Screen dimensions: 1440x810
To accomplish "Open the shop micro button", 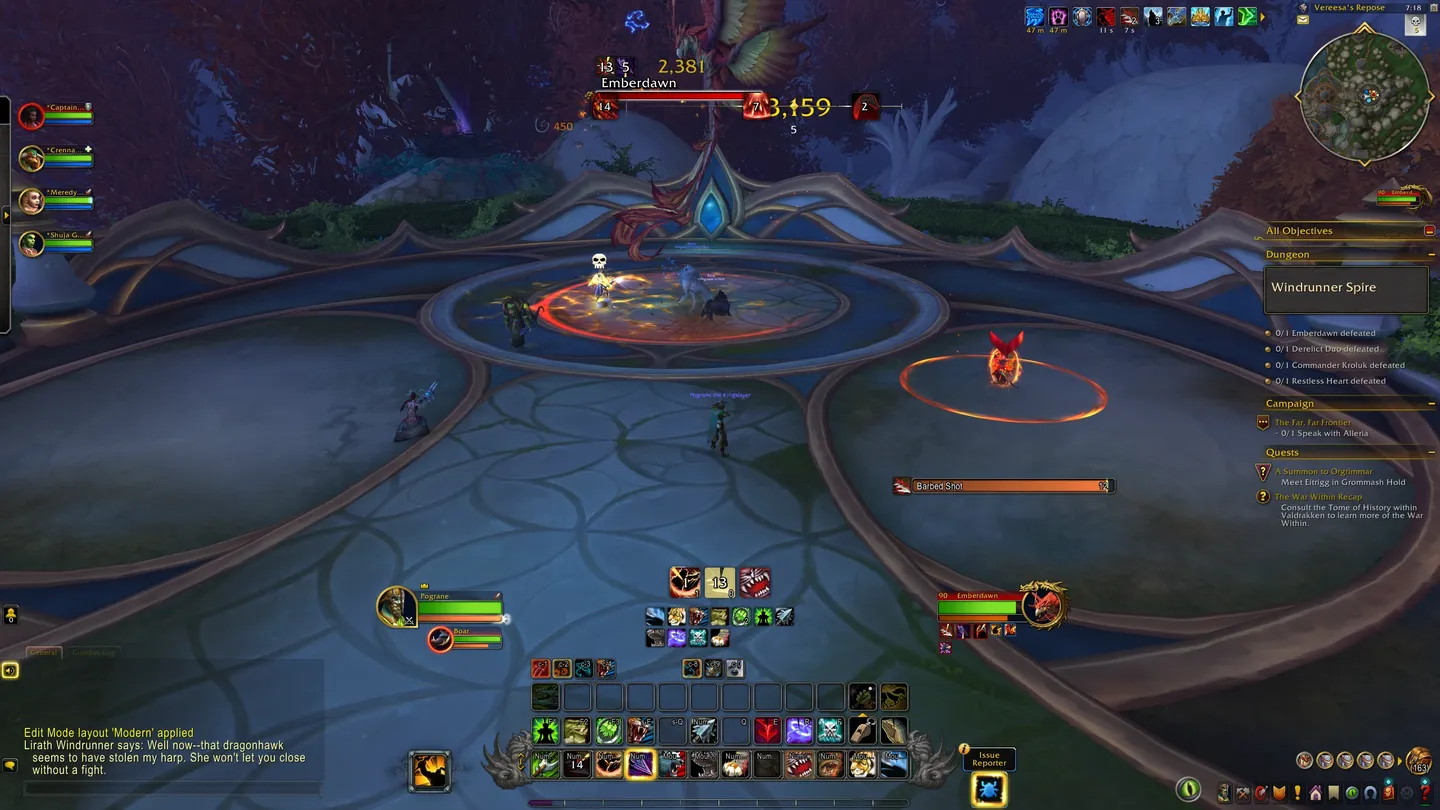I will pyautogui.click(x=1388, y=793).
